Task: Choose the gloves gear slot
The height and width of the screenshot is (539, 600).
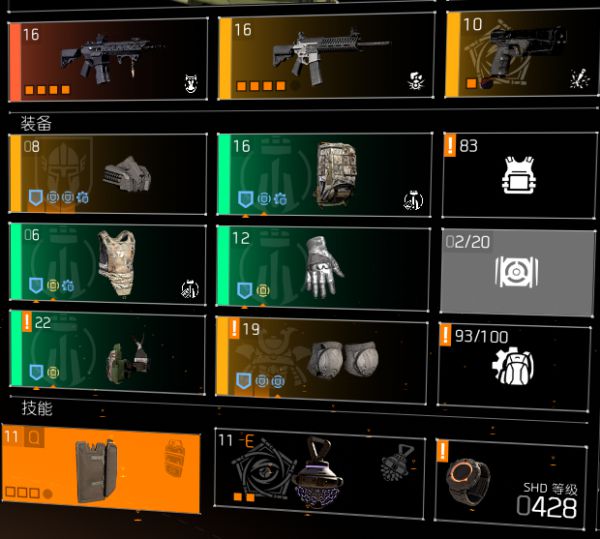Action: (326, 261)
